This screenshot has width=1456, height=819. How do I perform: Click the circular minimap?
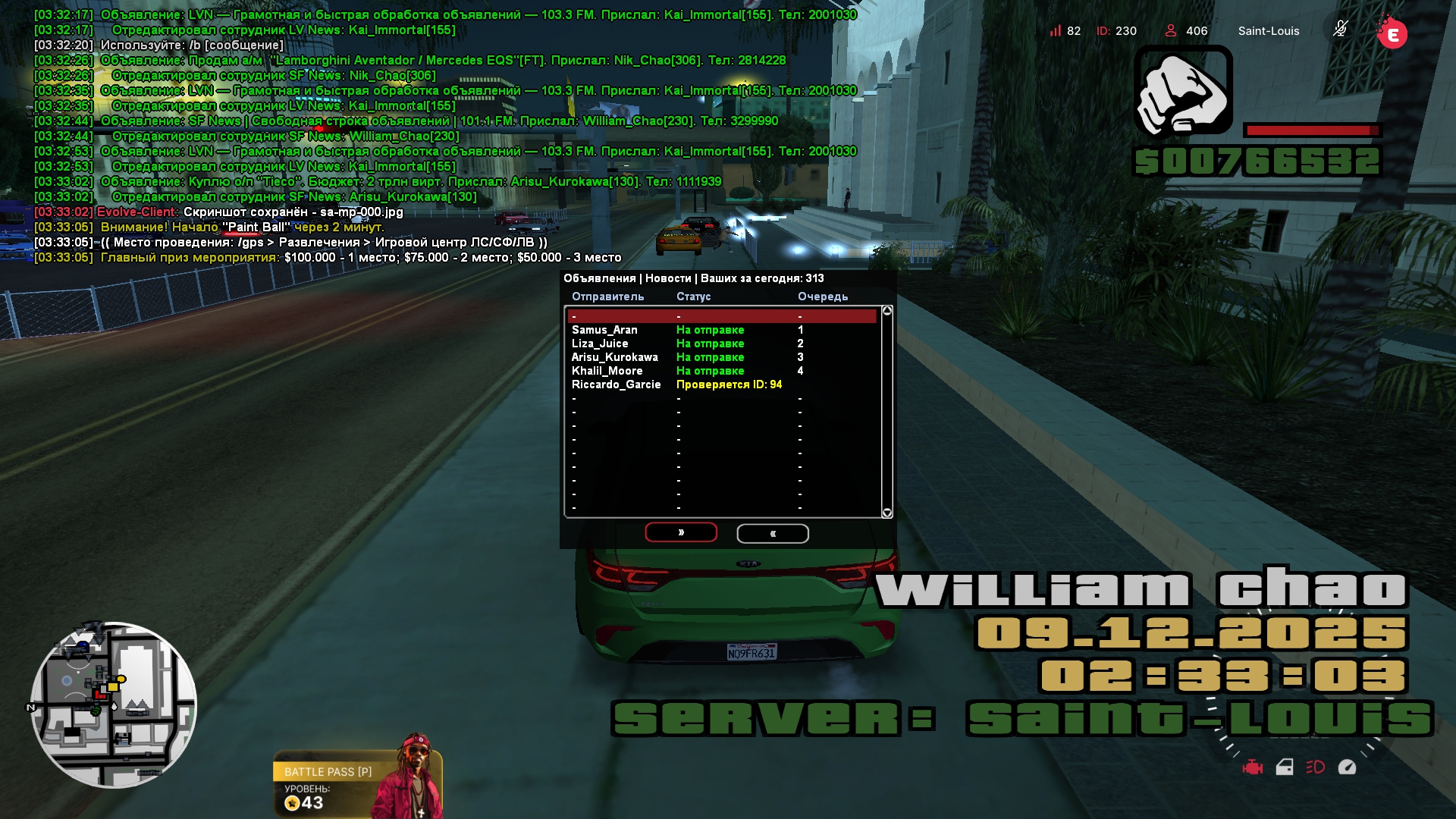click(x=114, y=704)
